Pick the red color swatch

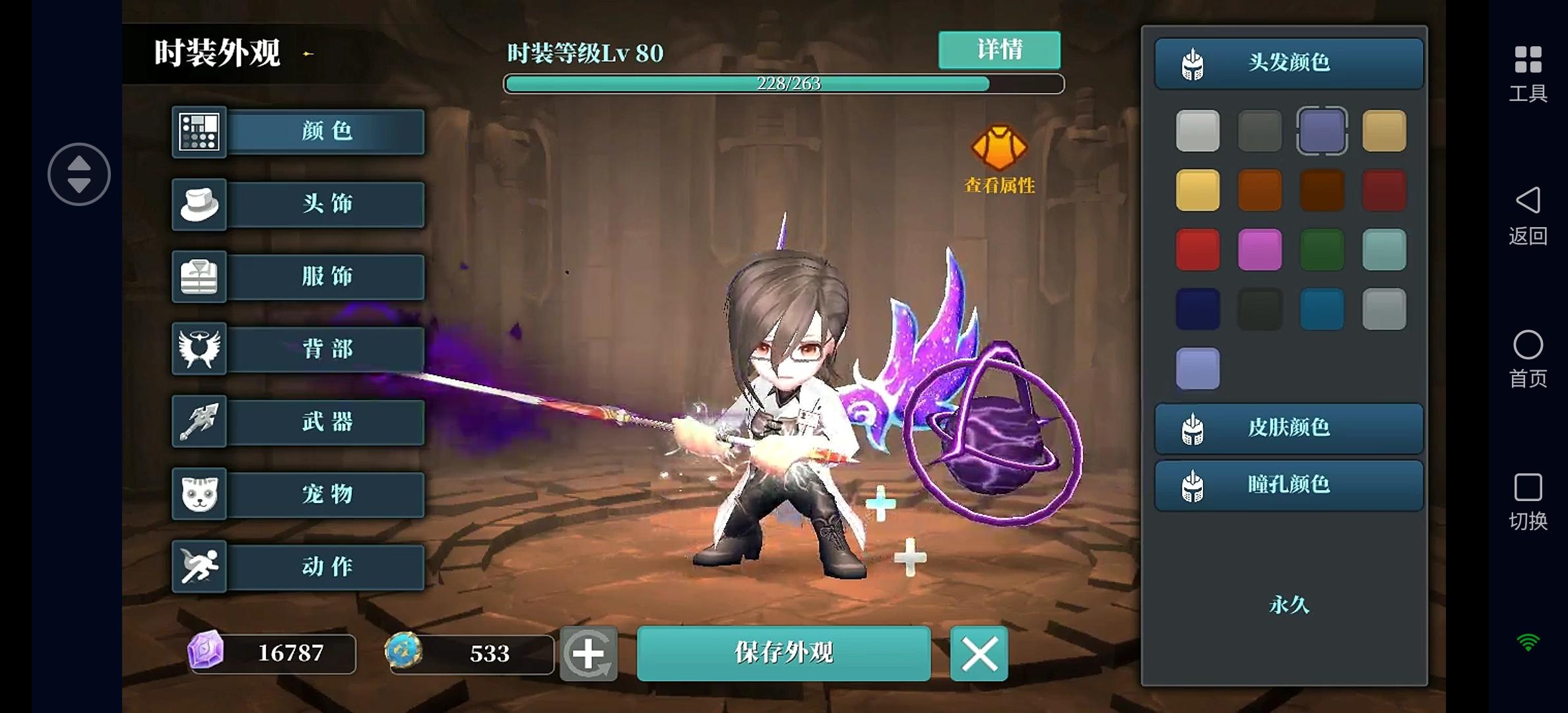(1198, 249)
